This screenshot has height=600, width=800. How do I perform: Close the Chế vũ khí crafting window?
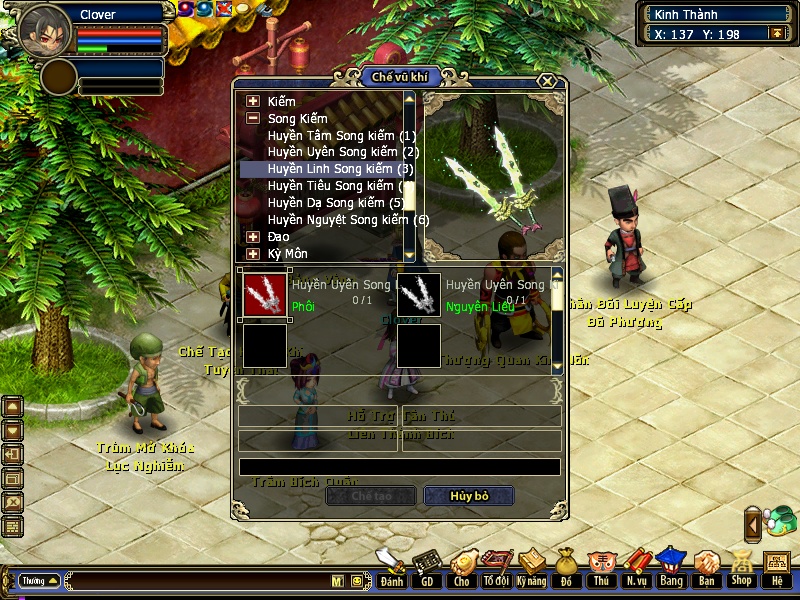coord(546,81)
